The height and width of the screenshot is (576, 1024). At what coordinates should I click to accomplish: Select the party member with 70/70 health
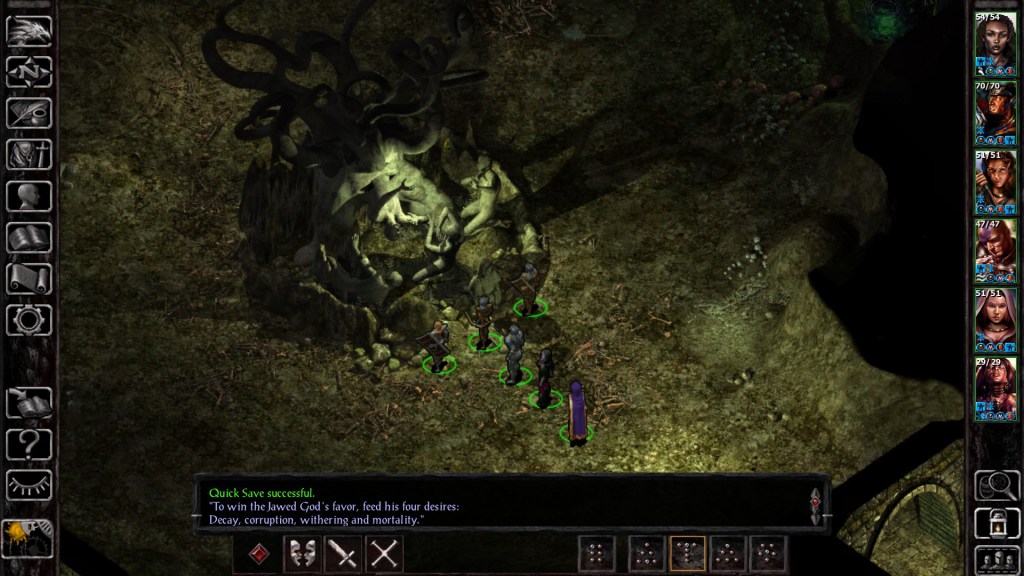point(995,113)
